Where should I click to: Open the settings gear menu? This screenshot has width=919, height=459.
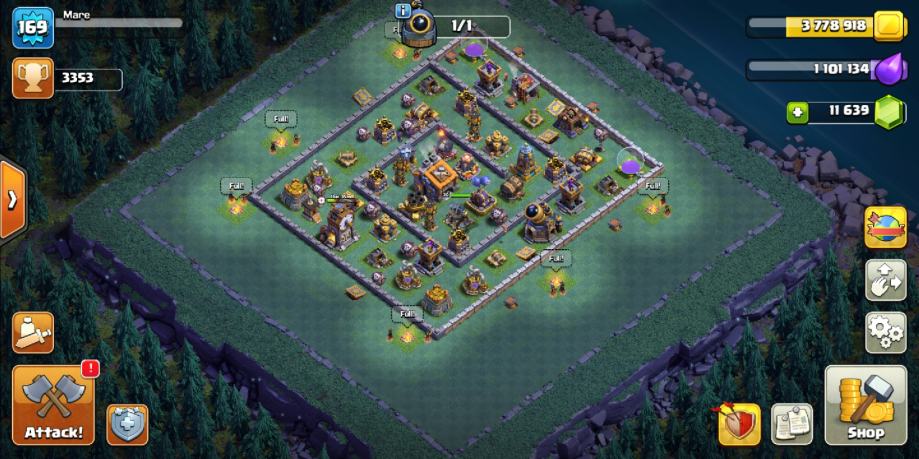tap(885, 332)
